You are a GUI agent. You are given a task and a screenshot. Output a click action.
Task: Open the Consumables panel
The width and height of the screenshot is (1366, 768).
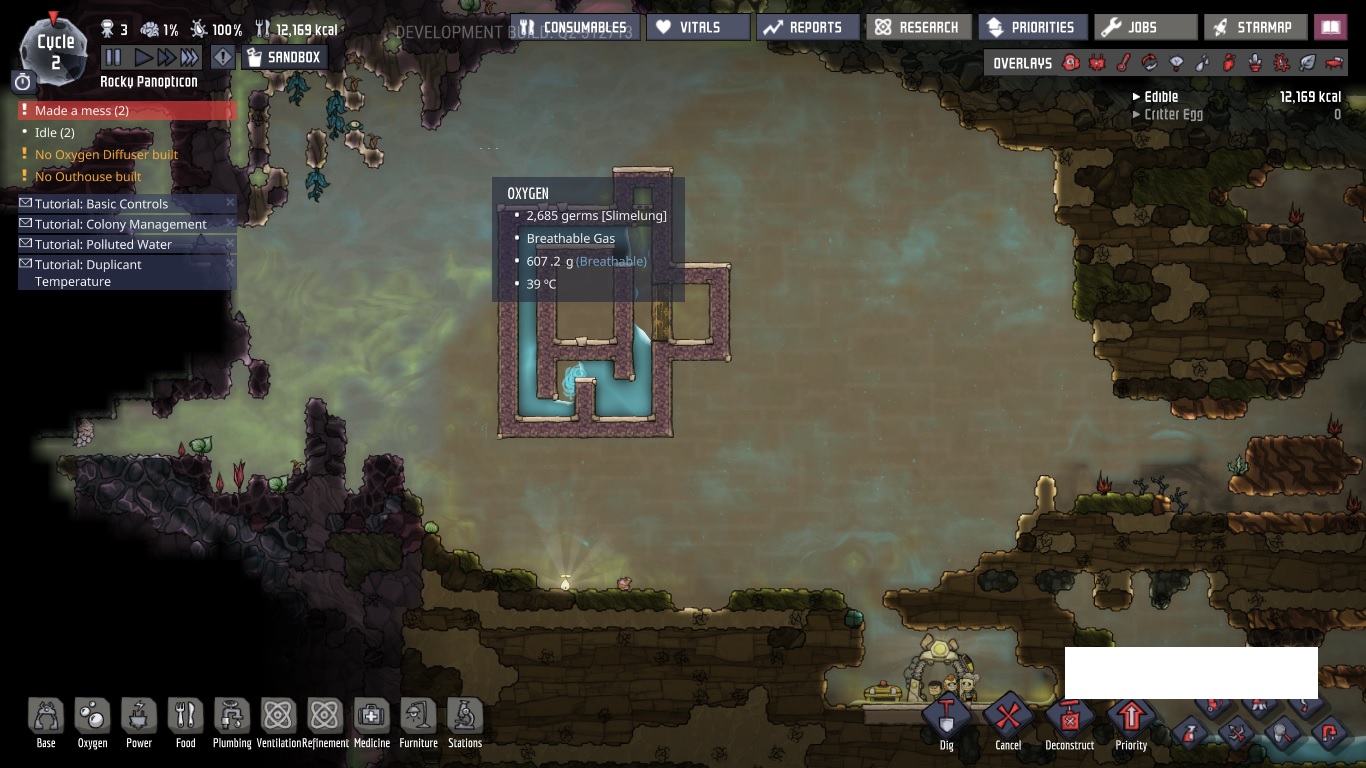[x=574, y=28]
